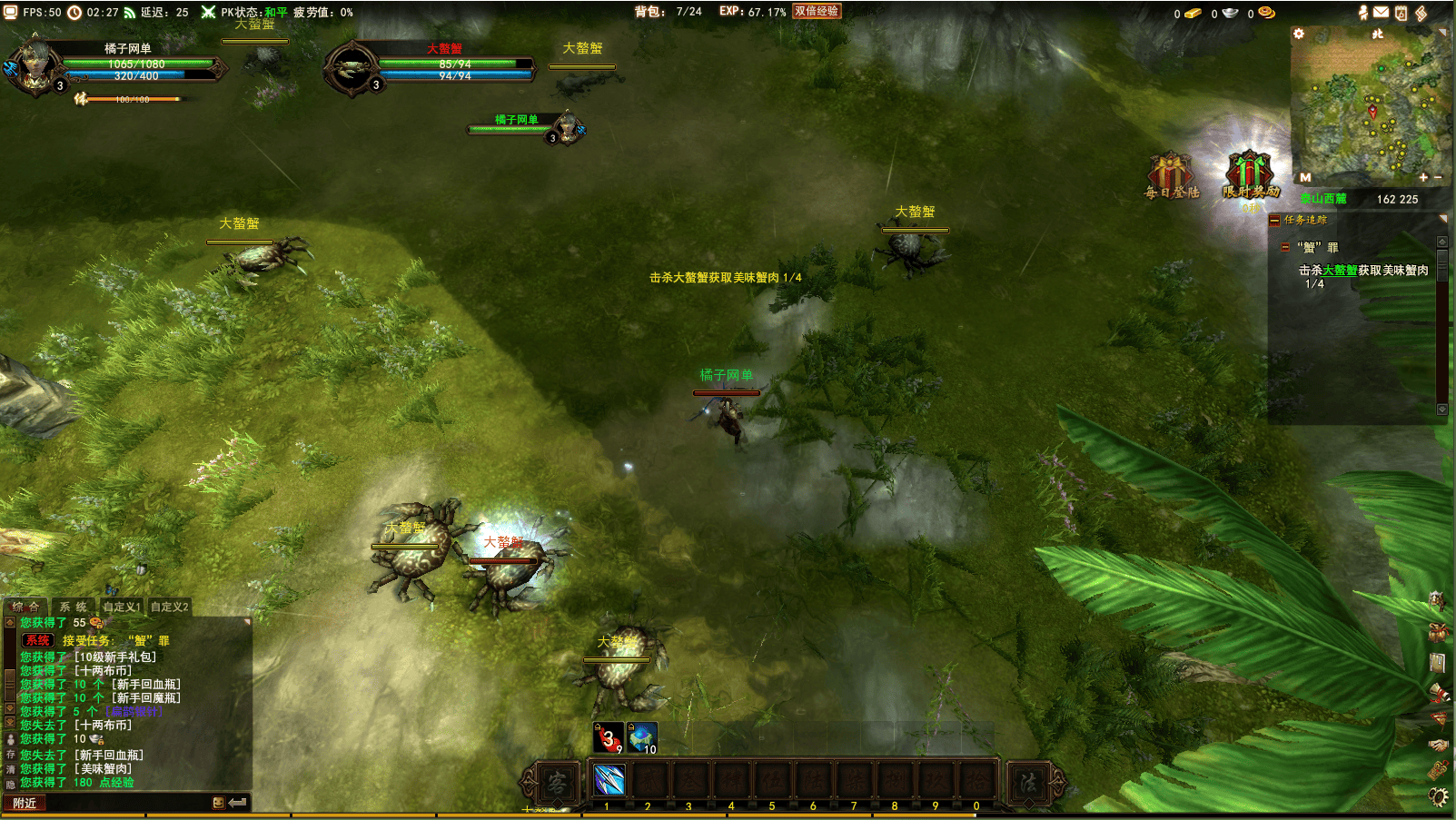Open the 每日登陆 daily login gift
1456x820 pixels.
click(1170, 173)
